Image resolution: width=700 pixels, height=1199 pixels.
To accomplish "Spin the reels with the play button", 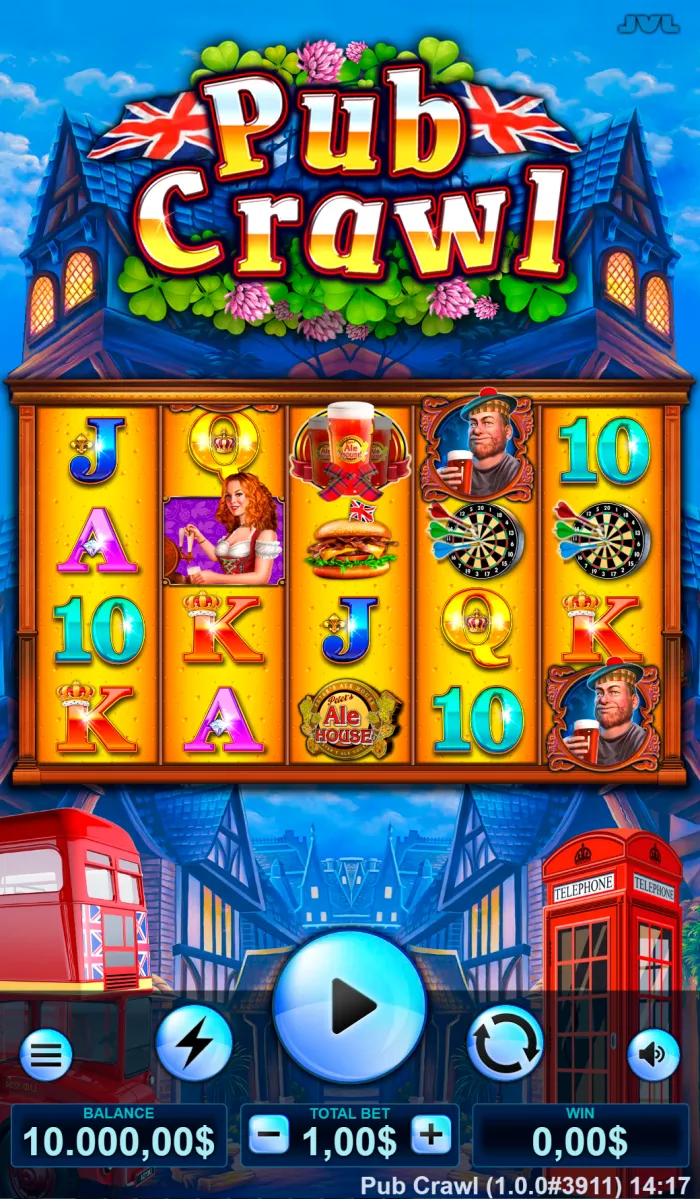I will (349, 1006).
